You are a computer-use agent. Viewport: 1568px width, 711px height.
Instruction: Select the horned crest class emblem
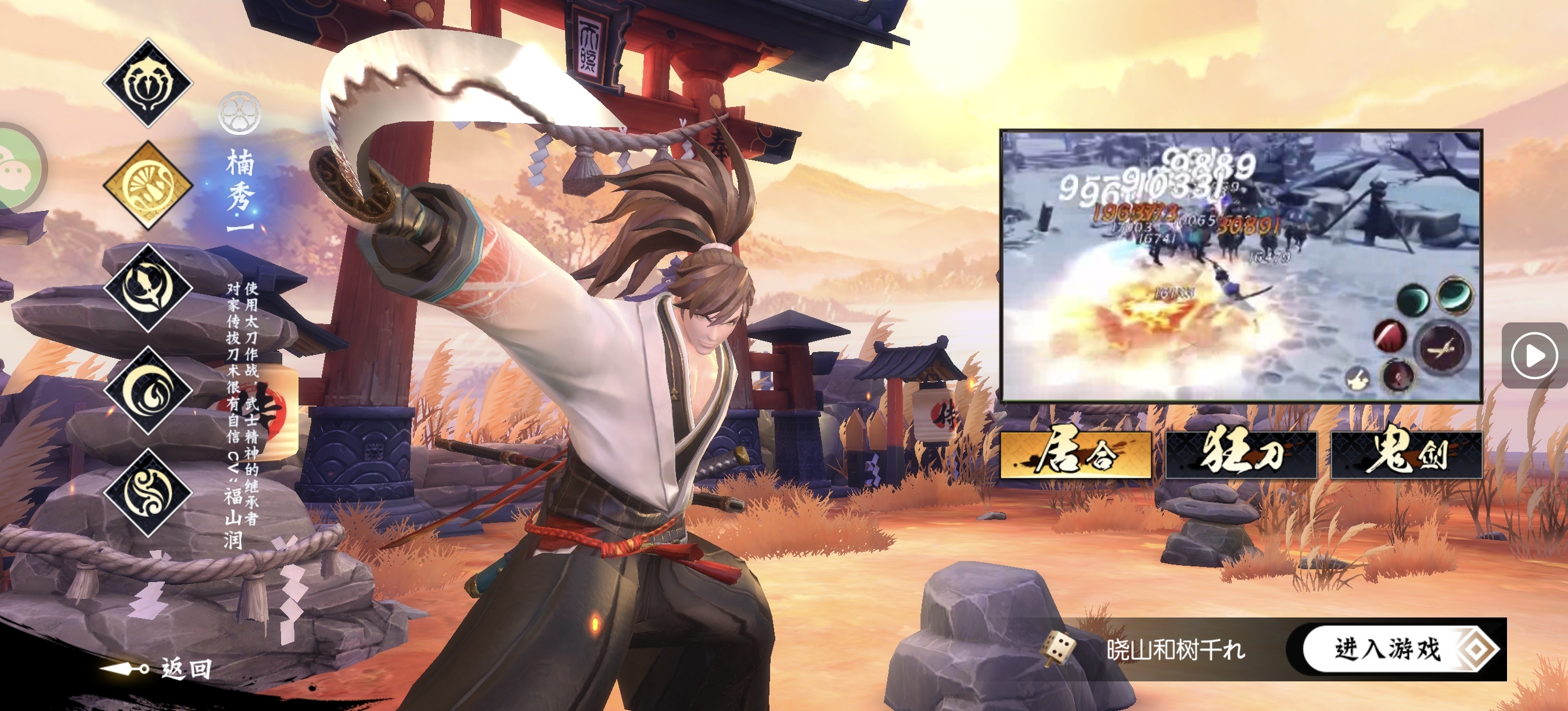pos(148,83)
